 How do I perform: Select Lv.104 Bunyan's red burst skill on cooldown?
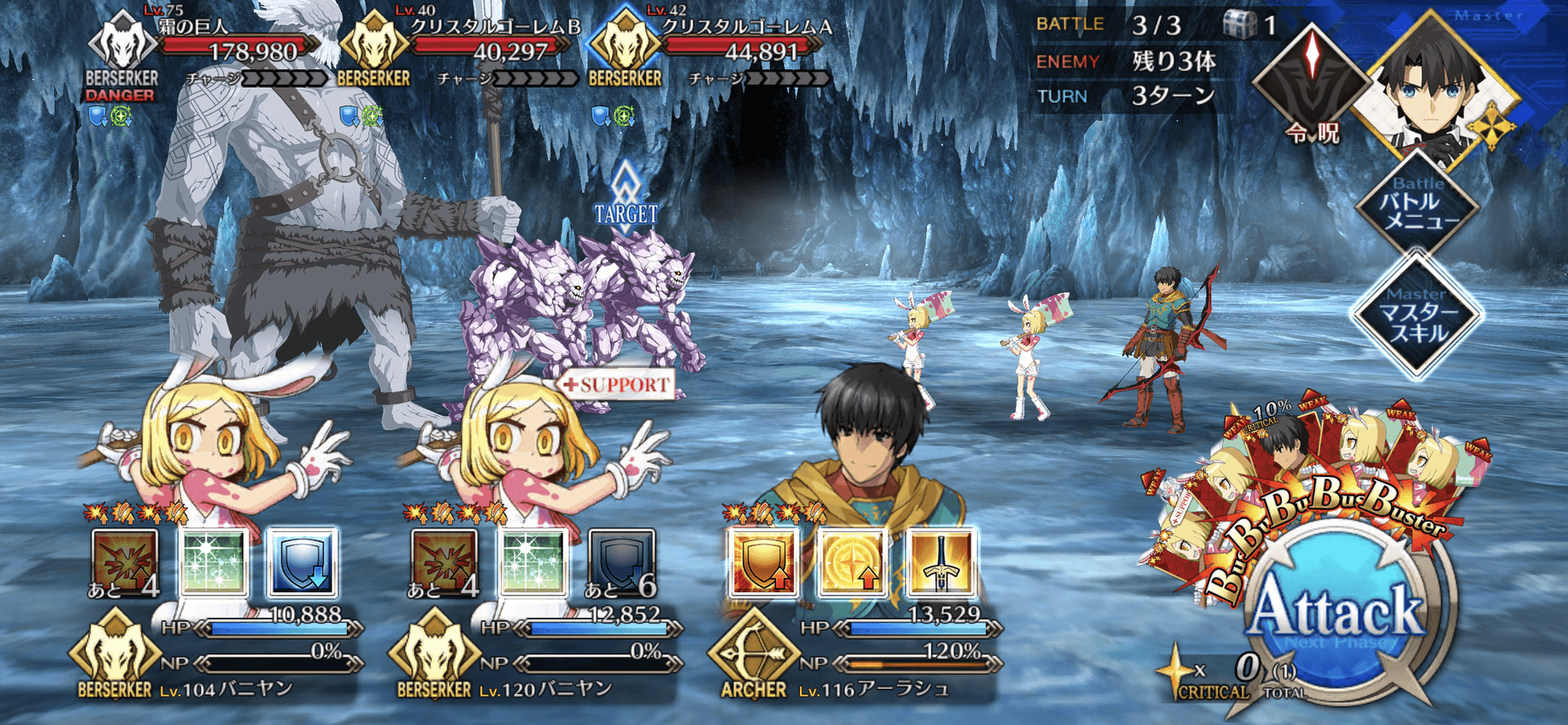125,562
